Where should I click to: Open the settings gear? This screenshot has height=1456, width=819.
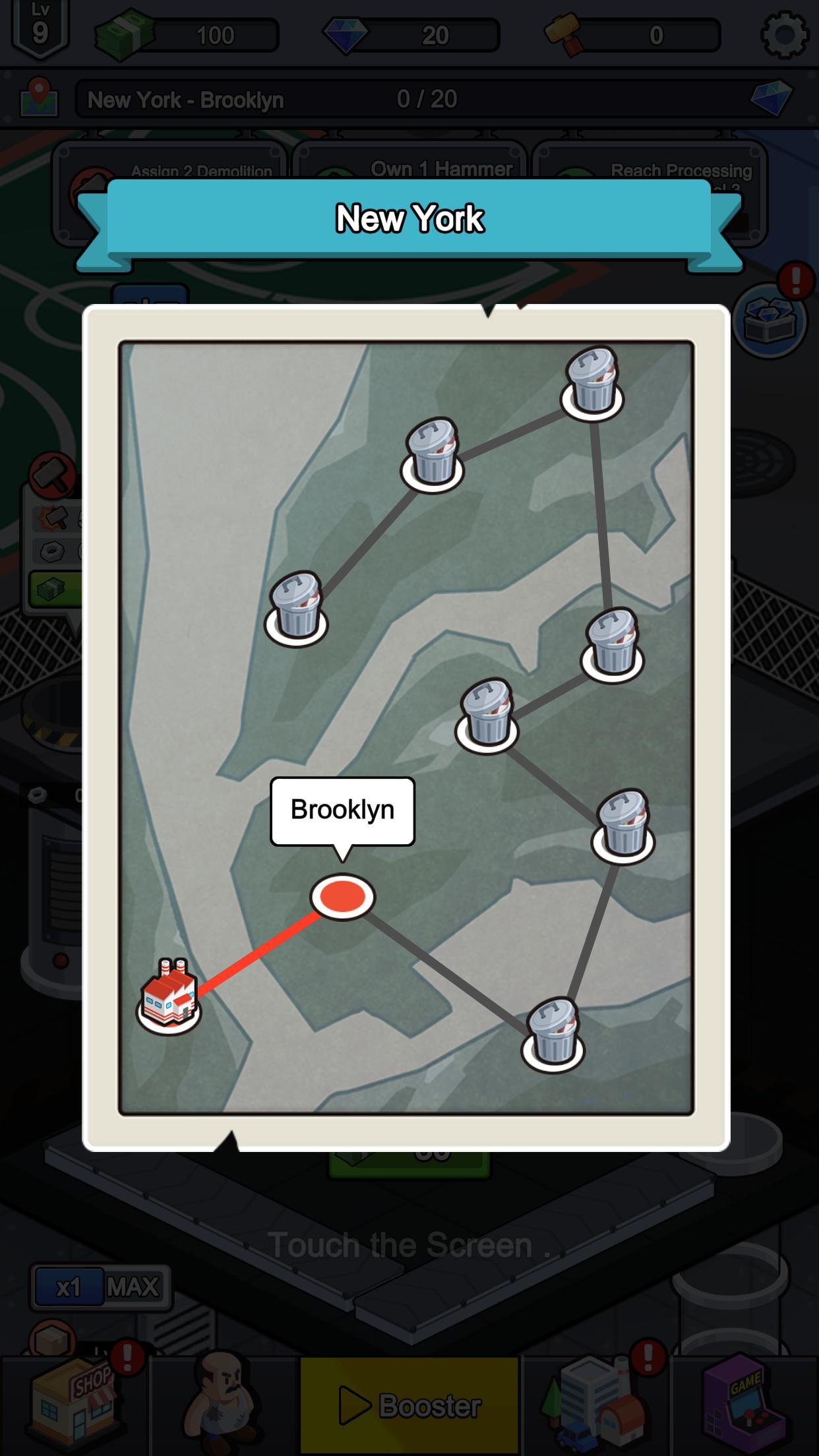click(x=784, y=34)
